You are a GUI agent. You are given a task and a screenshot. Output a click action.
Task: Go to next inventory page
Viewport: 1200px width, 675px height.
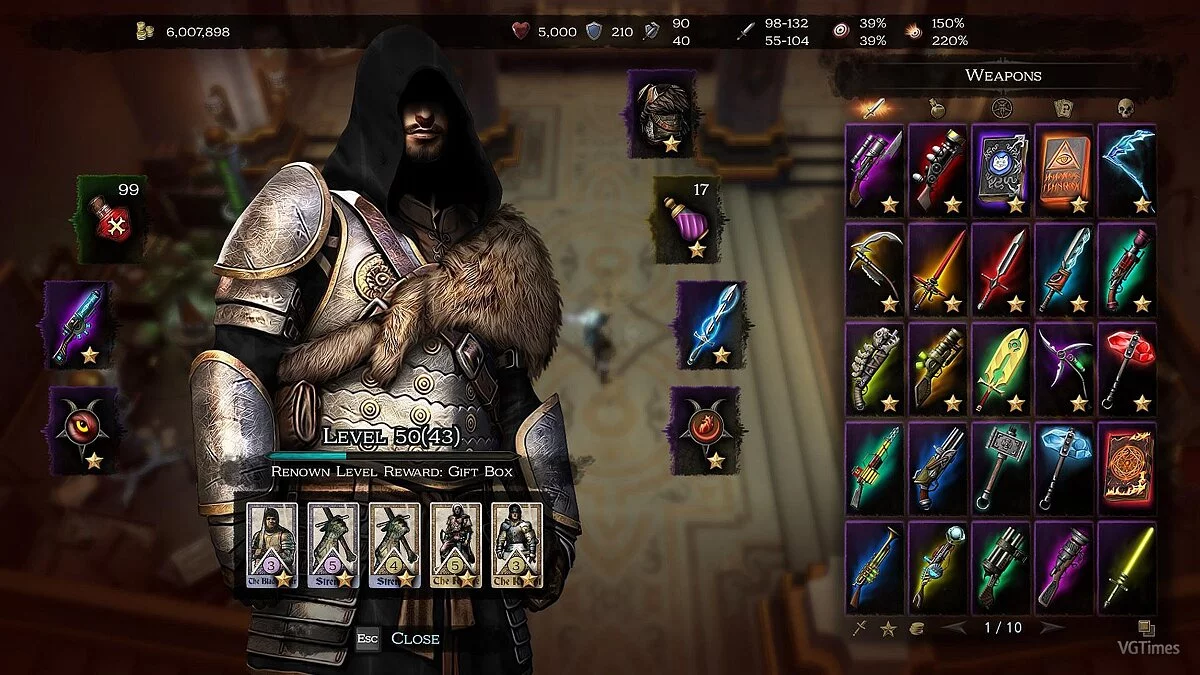click(x=1050, y=628)
